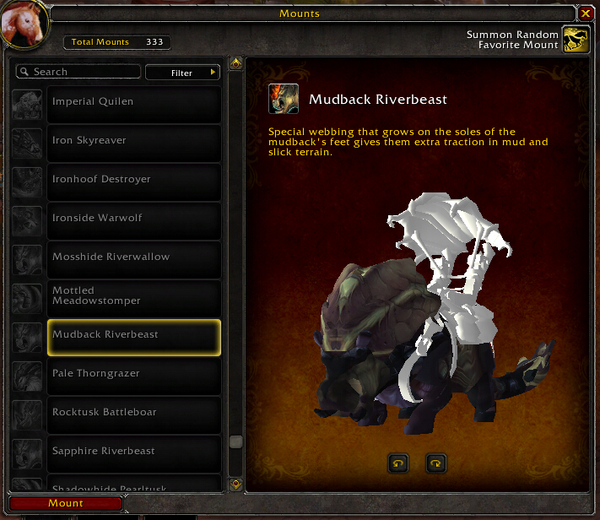Pick Mosshide Riverwallow from the list
This screenshot has width=600, height=520.
pos(134,257)
